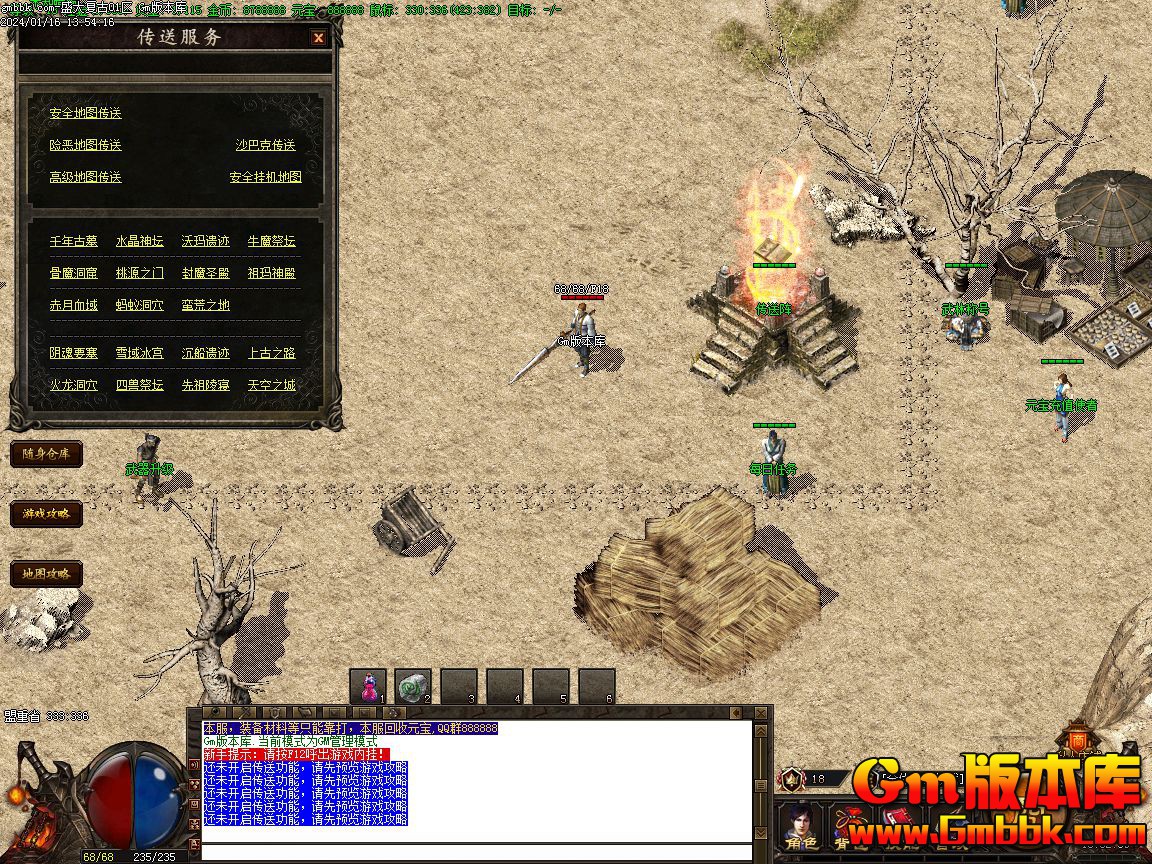1152x864 pixels.
Task: Choose the 水晶神坛 destination
Action: [x=139, y=241]
